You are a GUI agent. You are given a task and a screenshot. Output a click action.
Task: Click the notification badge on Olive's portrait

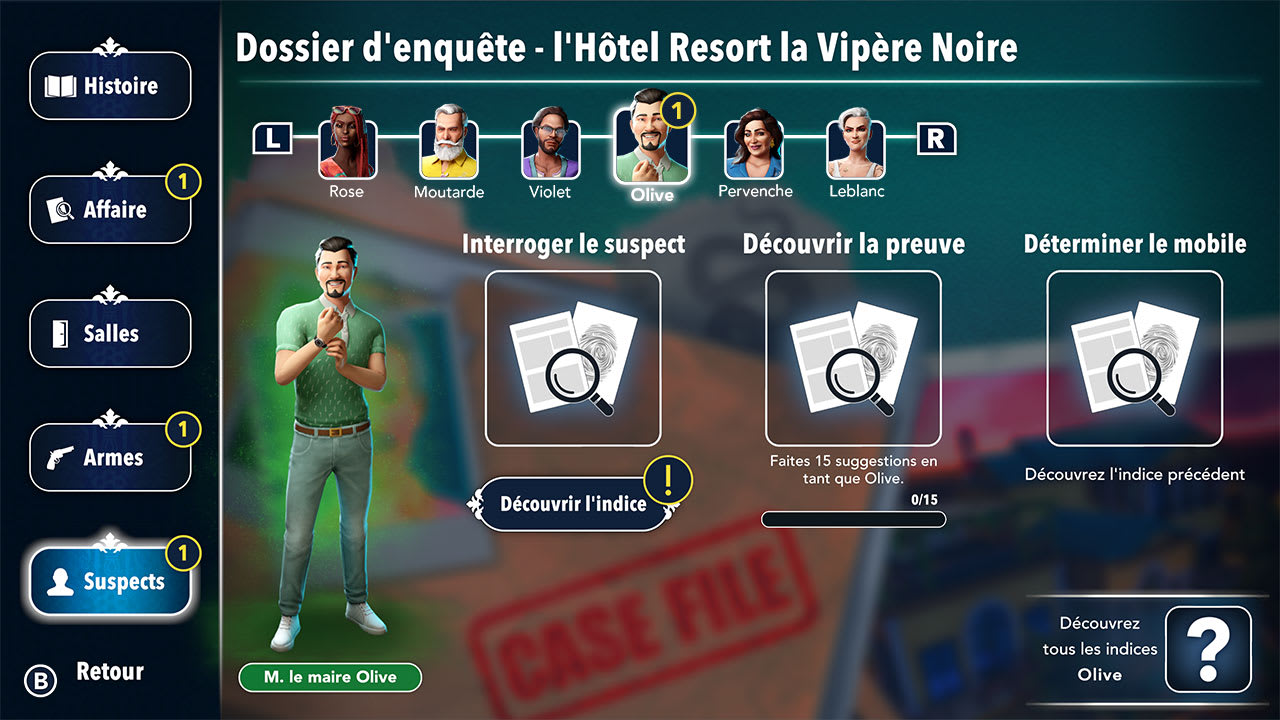677,111
